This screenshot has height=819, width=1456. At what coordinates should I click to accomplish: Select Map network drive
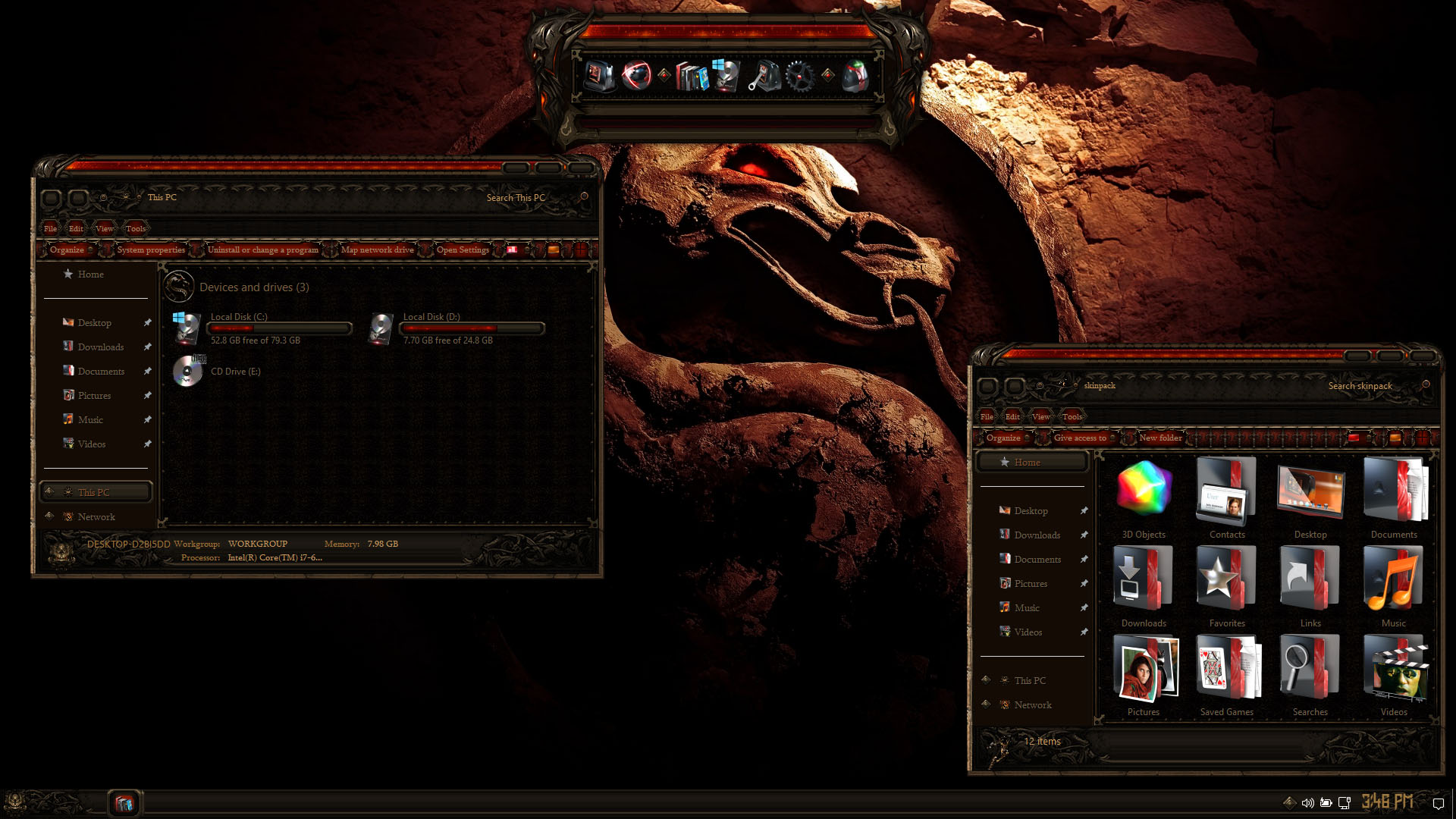(377, 249)
